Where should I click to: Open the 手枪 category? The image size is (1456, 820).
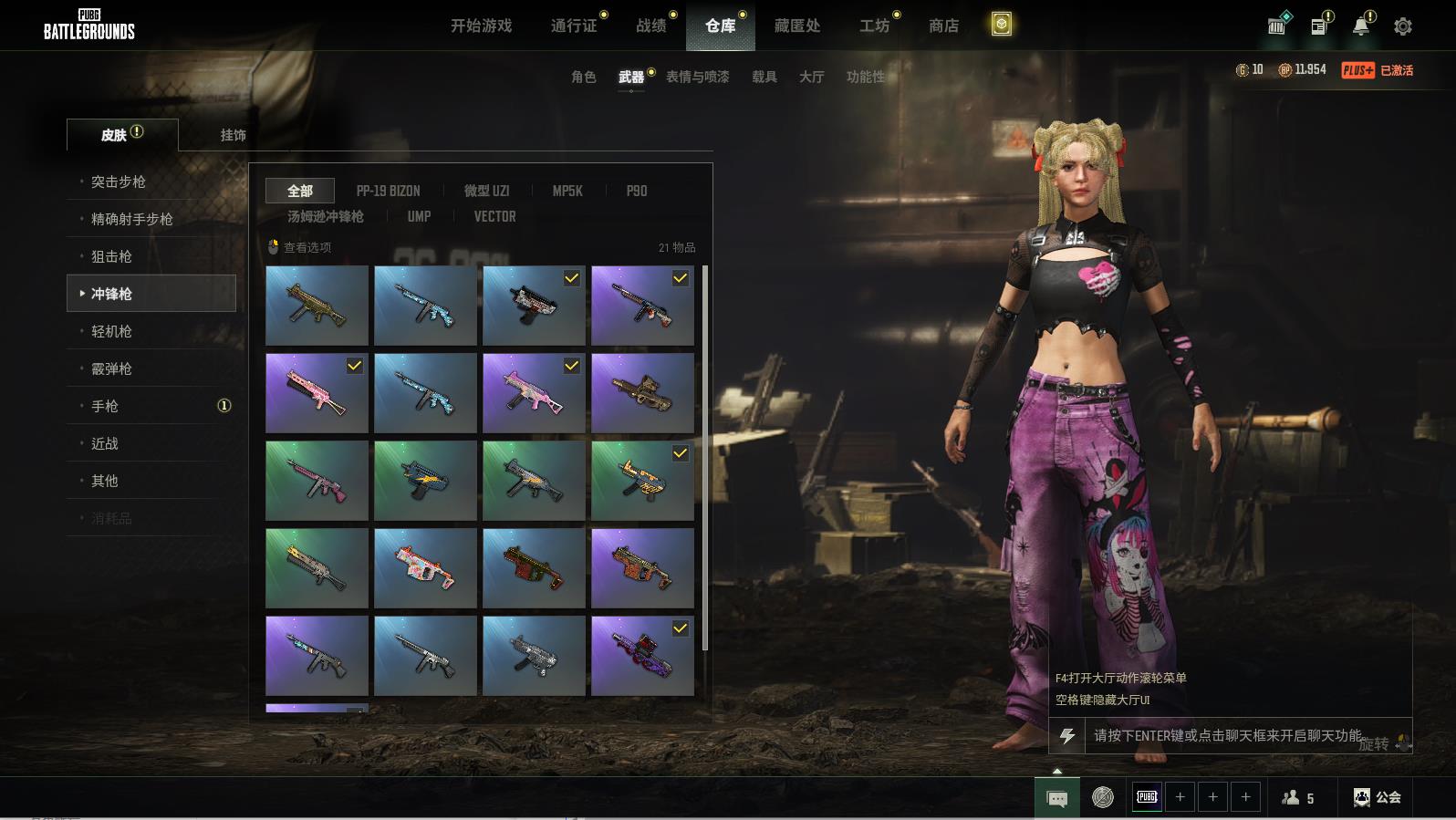click(105, 406)
